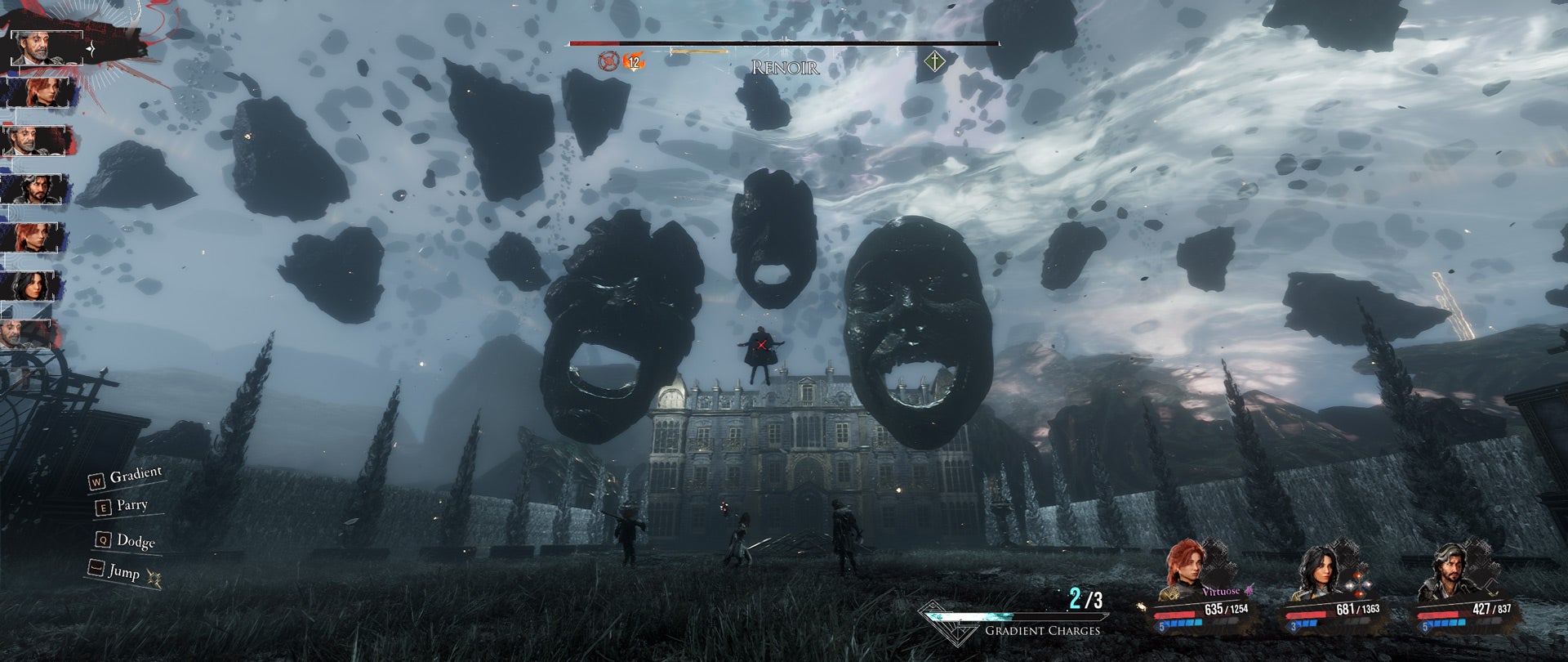Inspect the green cross buff icon on Renoir's bar
1568x662 pixels.
pos(934,62)
